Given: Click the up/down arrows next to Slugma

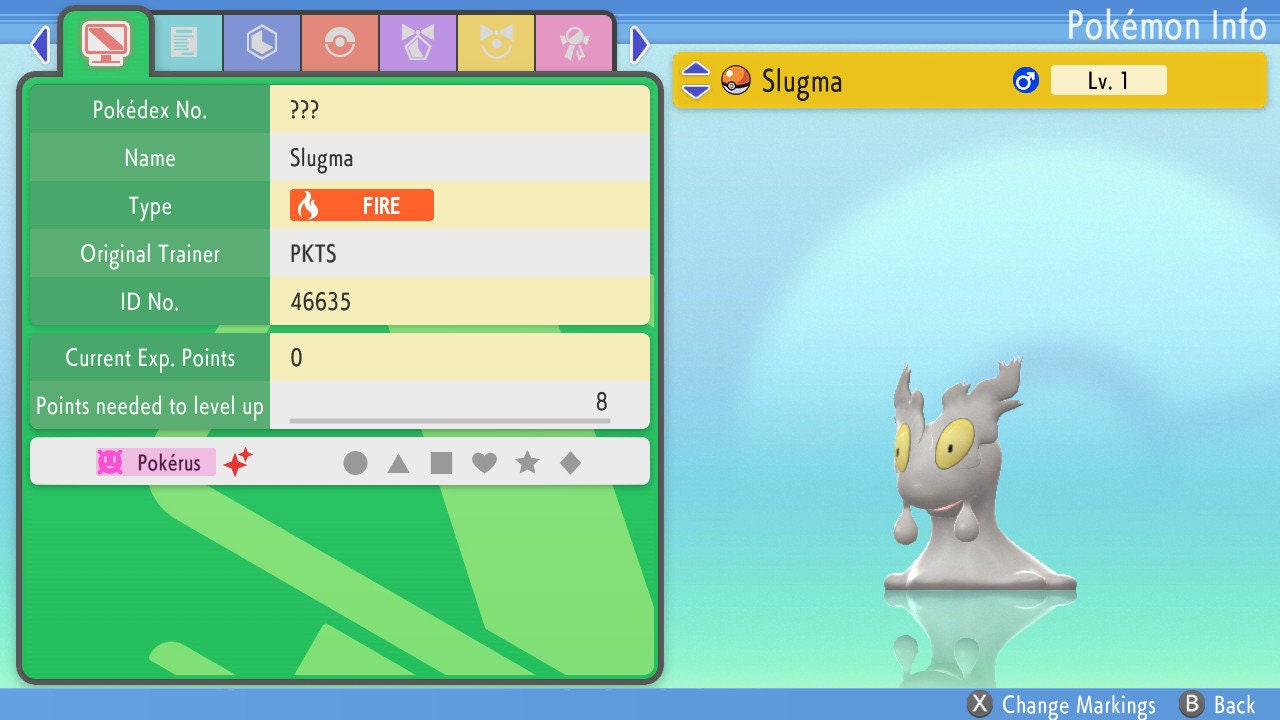Looking at the screenshot, I should [x=696, y=80].
